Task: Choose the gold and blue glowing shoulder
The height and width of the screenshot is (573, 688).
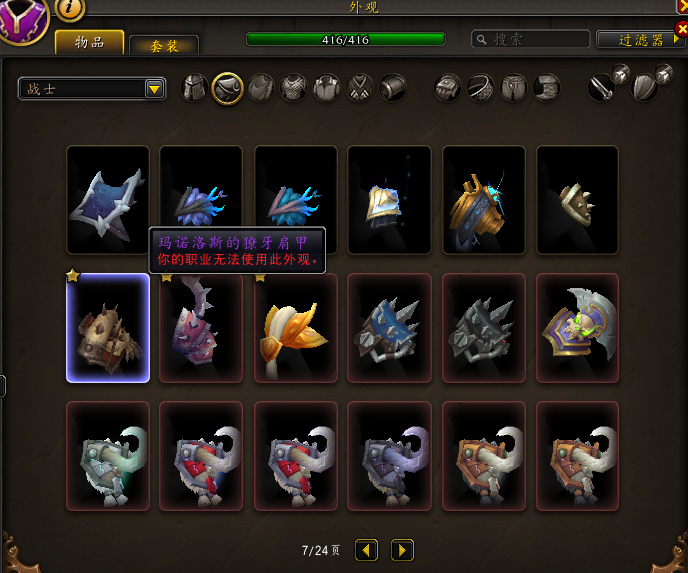Action: coord(484,200)
